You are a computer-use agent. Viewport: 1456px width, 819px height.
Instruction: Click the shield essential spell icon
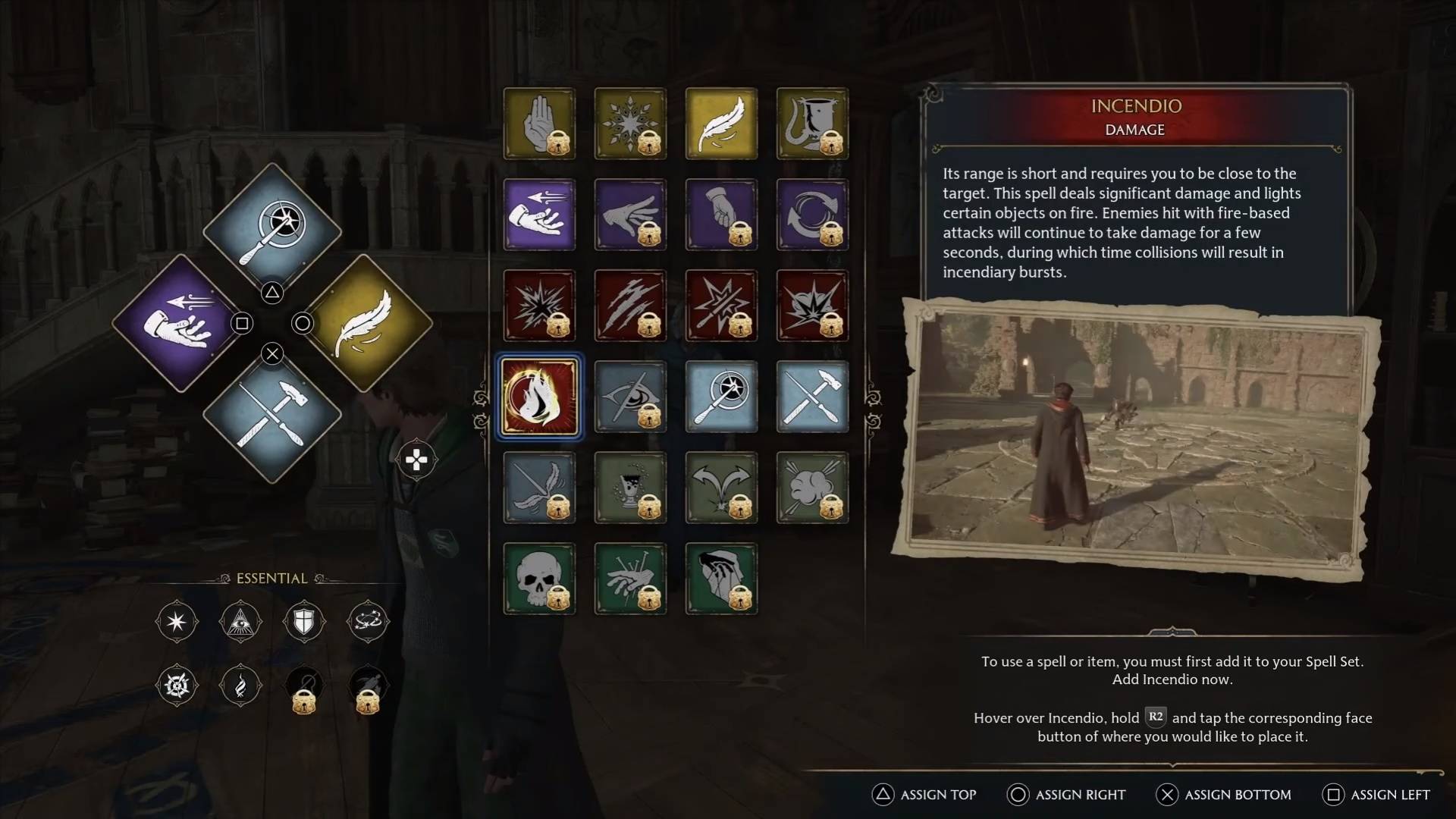click(x=303, y=622)
